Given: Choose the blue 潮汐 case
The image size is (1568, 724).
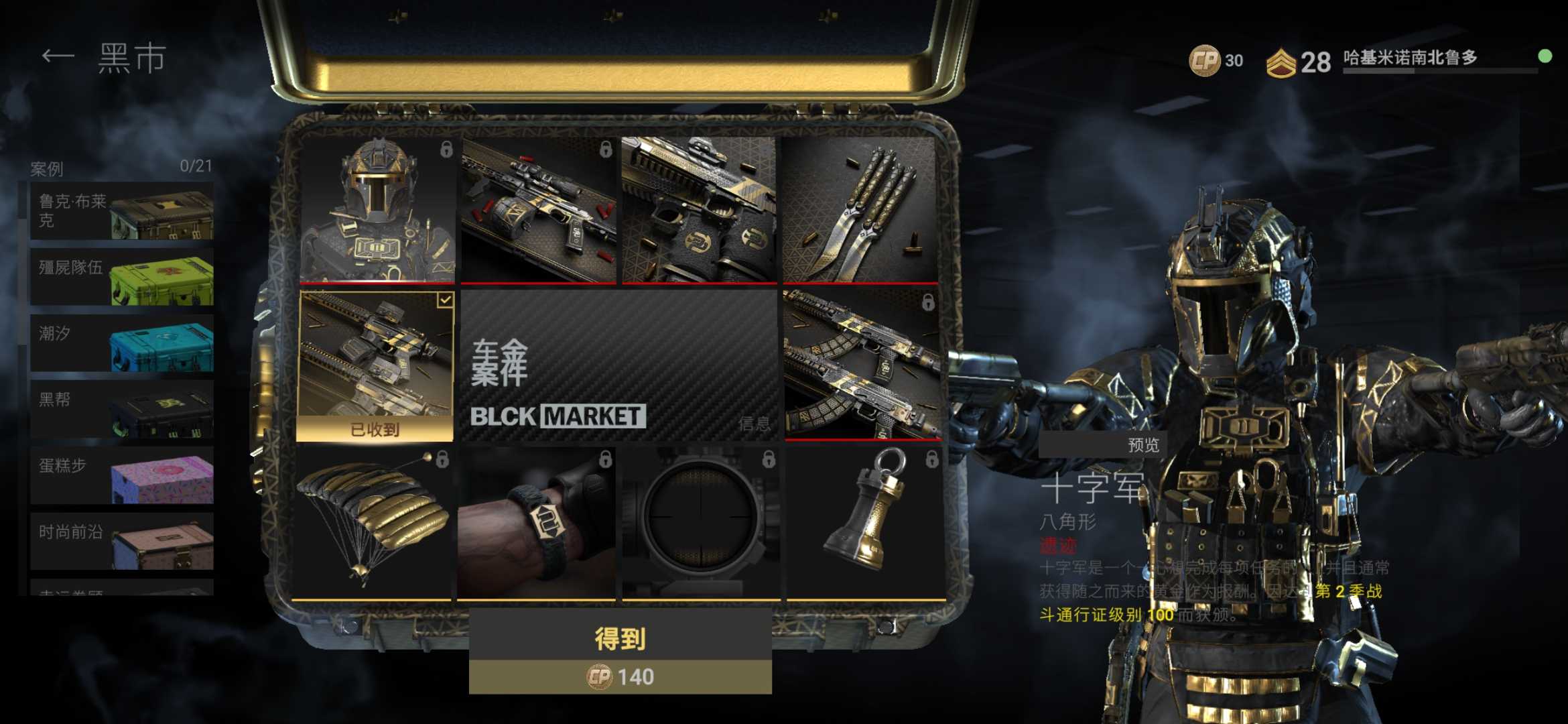Looking at the screenshot, I should (x=122, y=343).
